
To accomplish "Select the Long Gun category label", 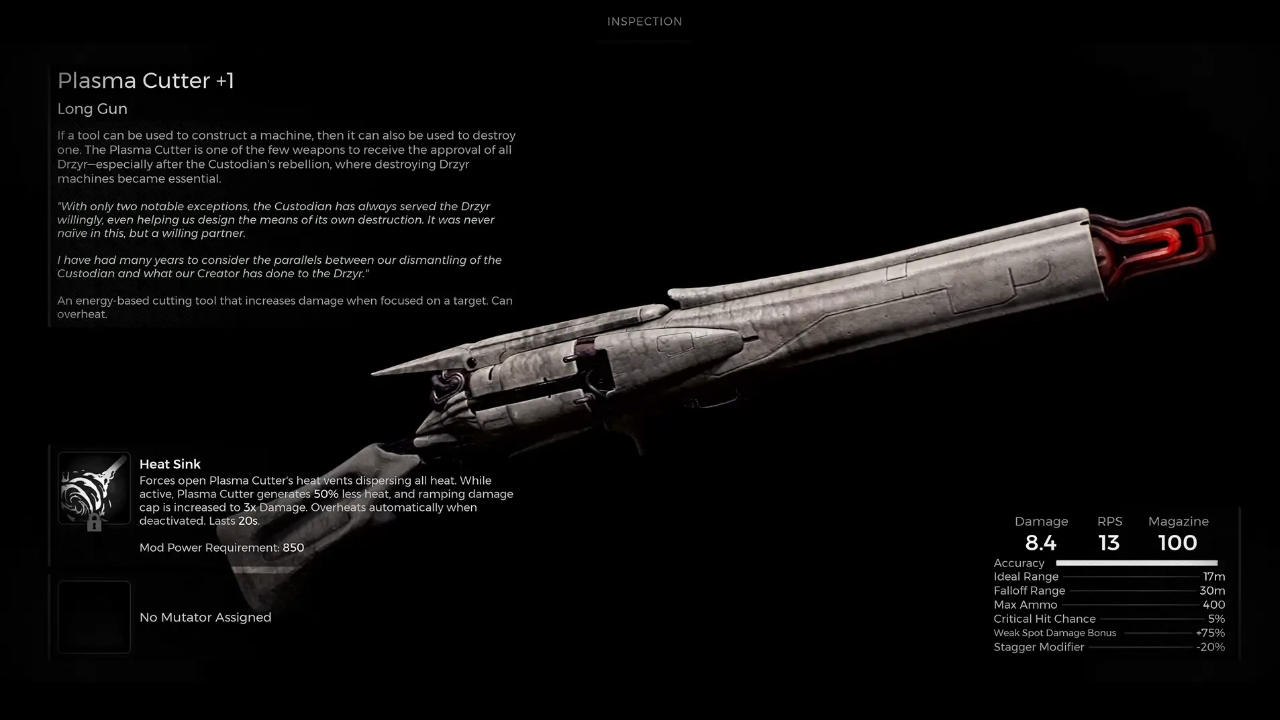I will (x=92, y=108).
